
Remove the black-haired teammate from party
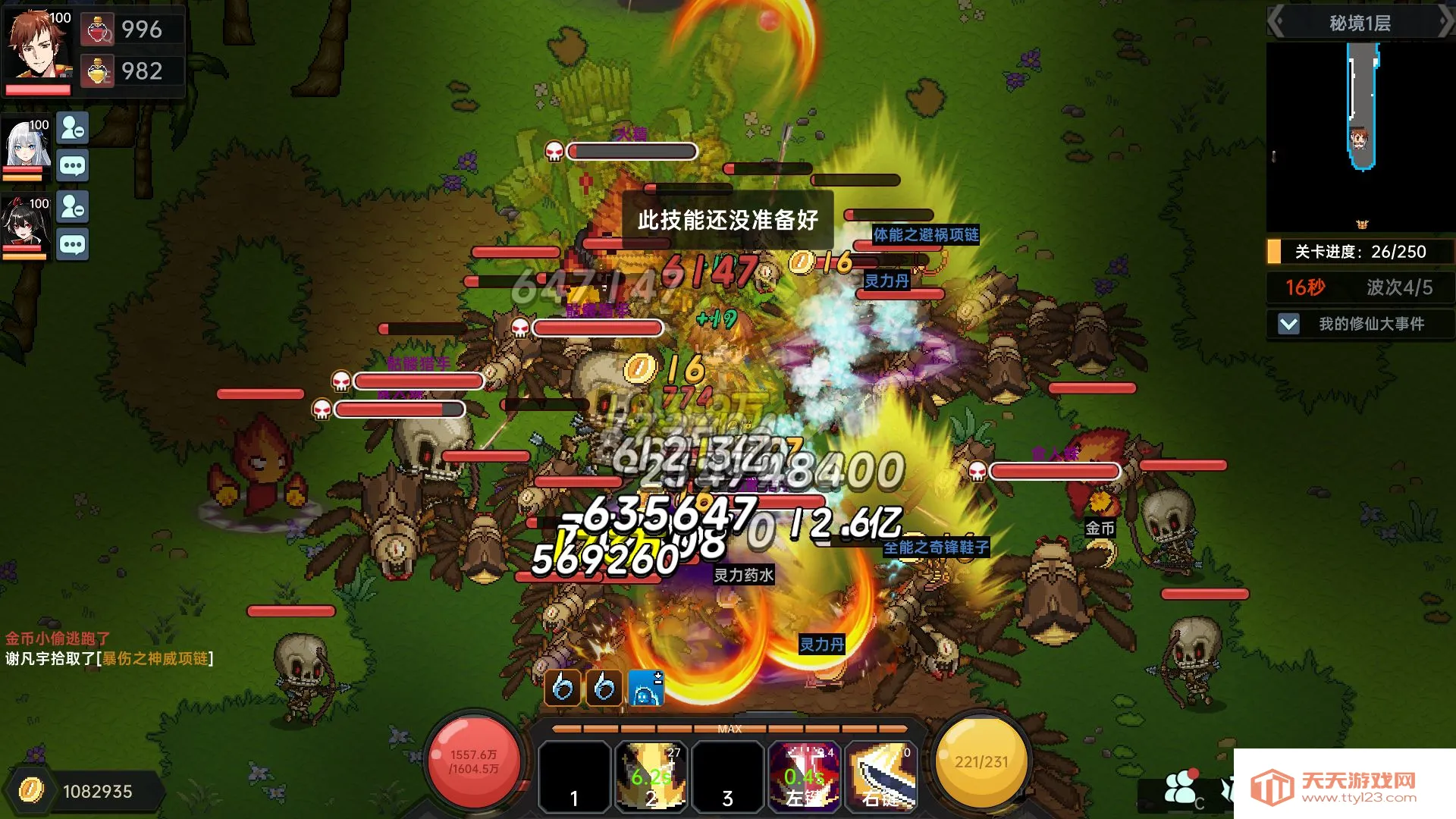(x=73, y=207)
